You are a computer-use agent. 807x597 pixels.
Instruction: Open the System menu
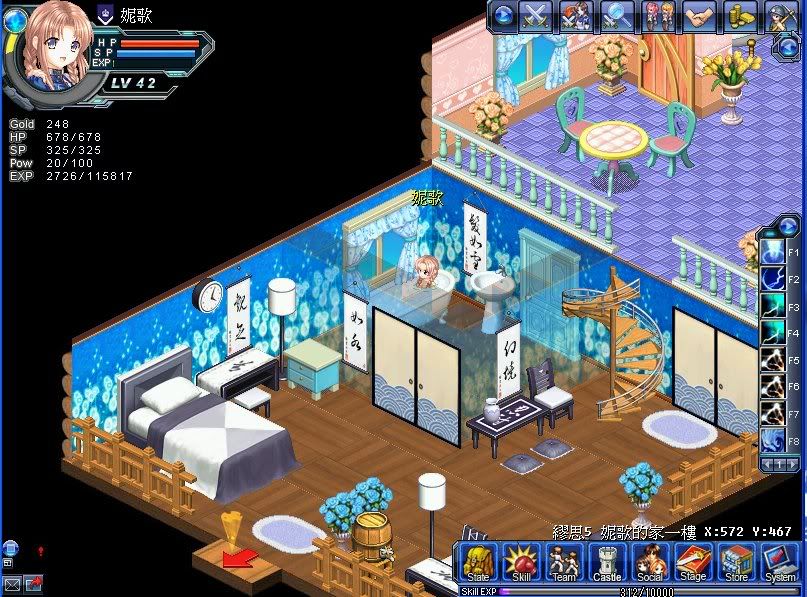[779, 562]
